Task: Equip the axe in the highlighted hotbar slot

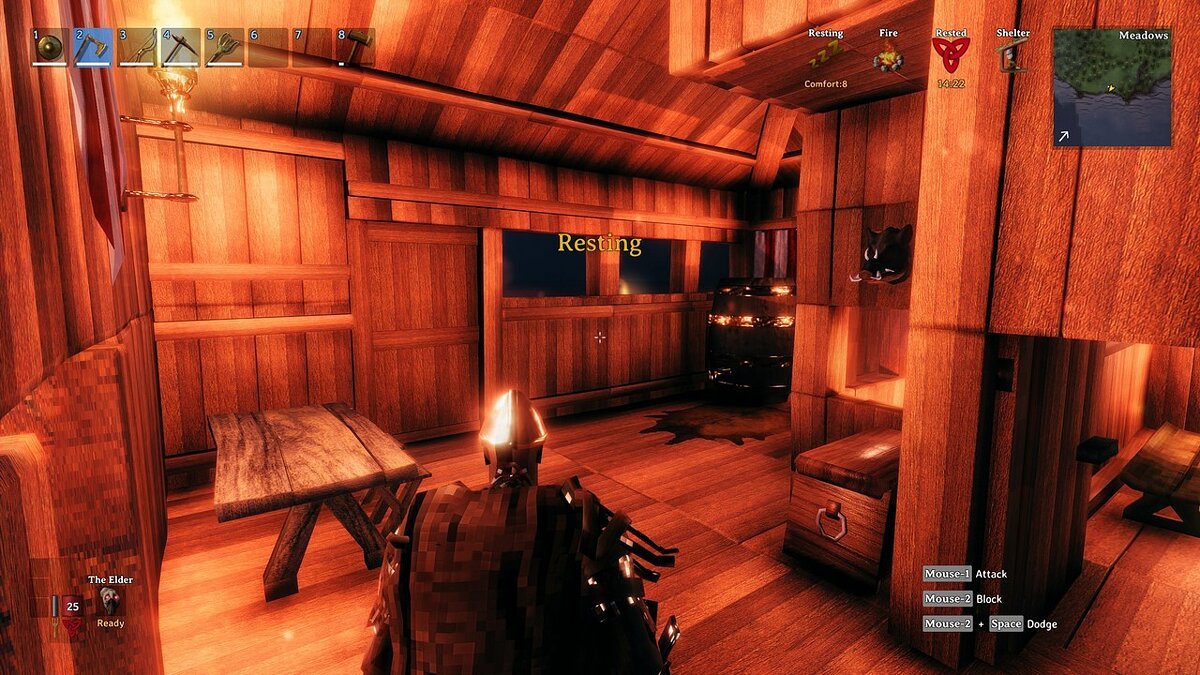Action: [x=93, y=47]
